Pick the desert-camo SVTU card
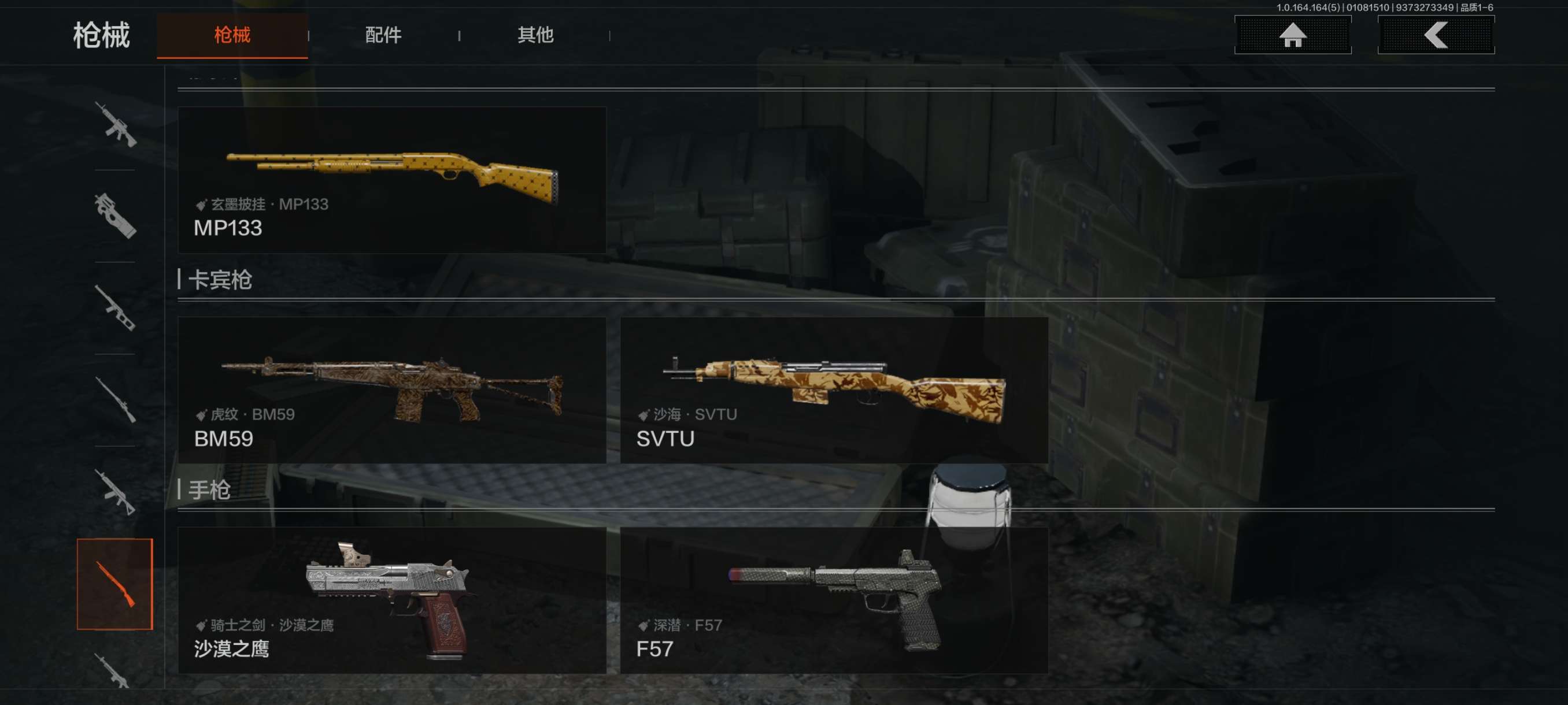This screenshot has width=1568, height=705. pos(834,390)
